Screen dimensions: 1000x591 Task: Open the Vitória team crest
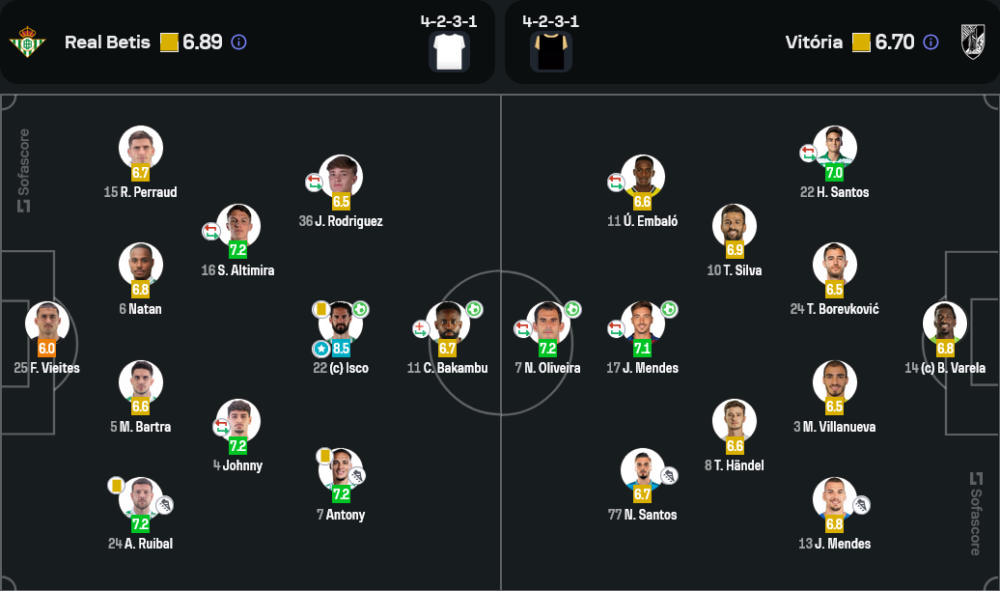(x=973, y=42)
